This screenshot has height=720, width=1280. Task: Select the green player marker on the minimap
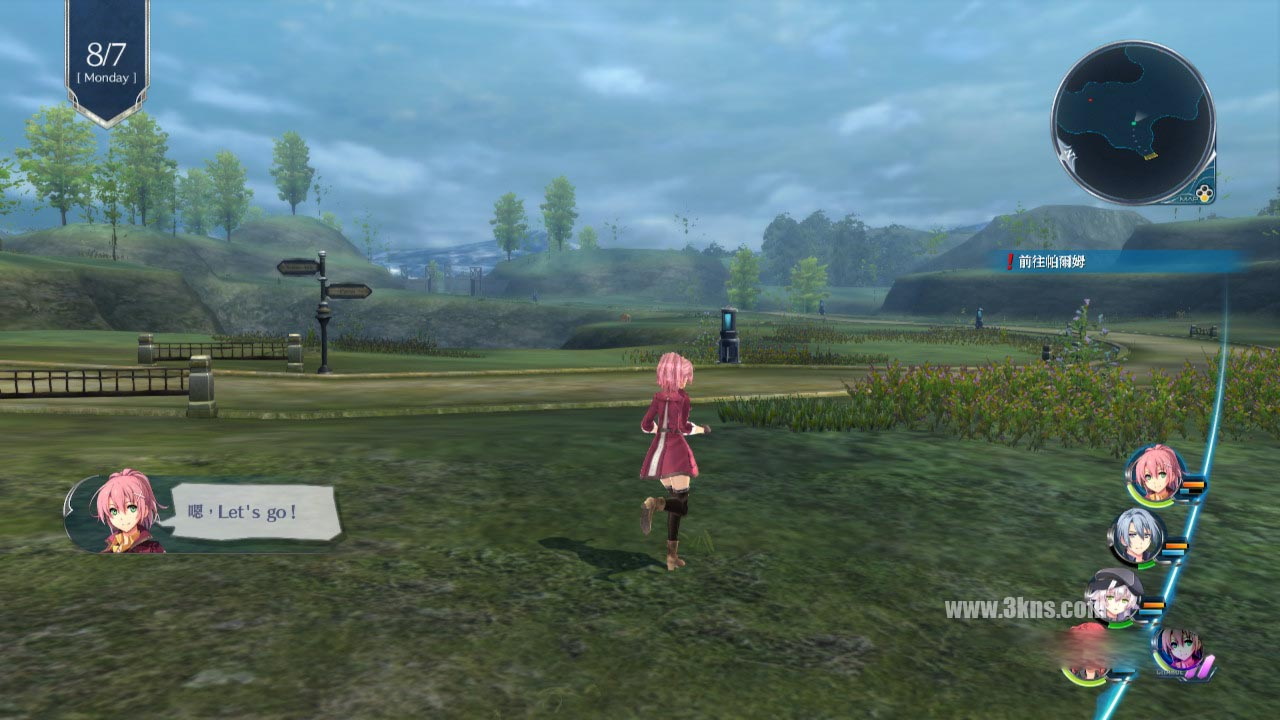pyautogui.click(x=1133, y=123)
